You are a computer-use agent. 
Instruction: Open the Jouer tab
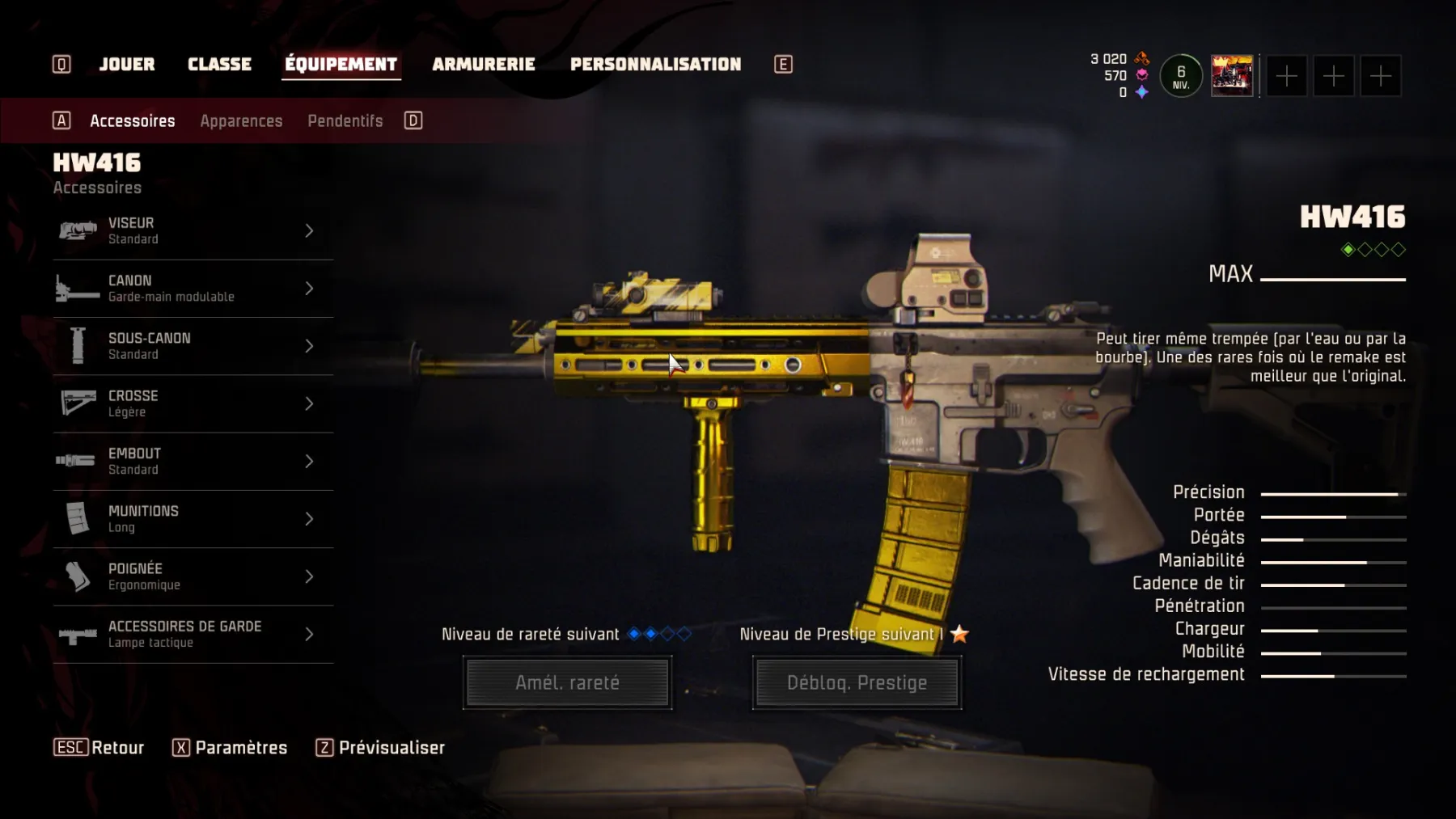[127, 65]
